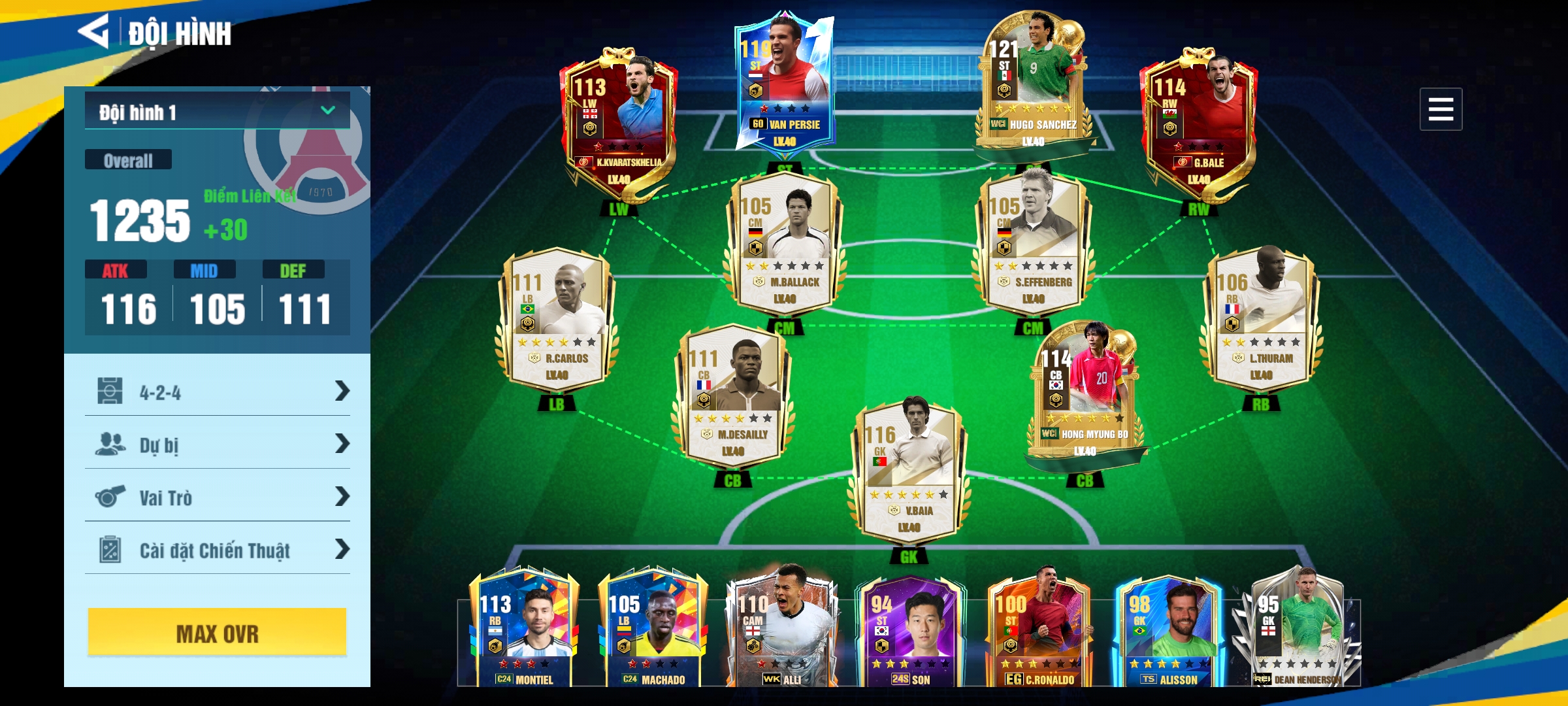The image size is (1568, 706).
Task: Choose the Hugo Sanchez striker card
Action: point(1034,85)
